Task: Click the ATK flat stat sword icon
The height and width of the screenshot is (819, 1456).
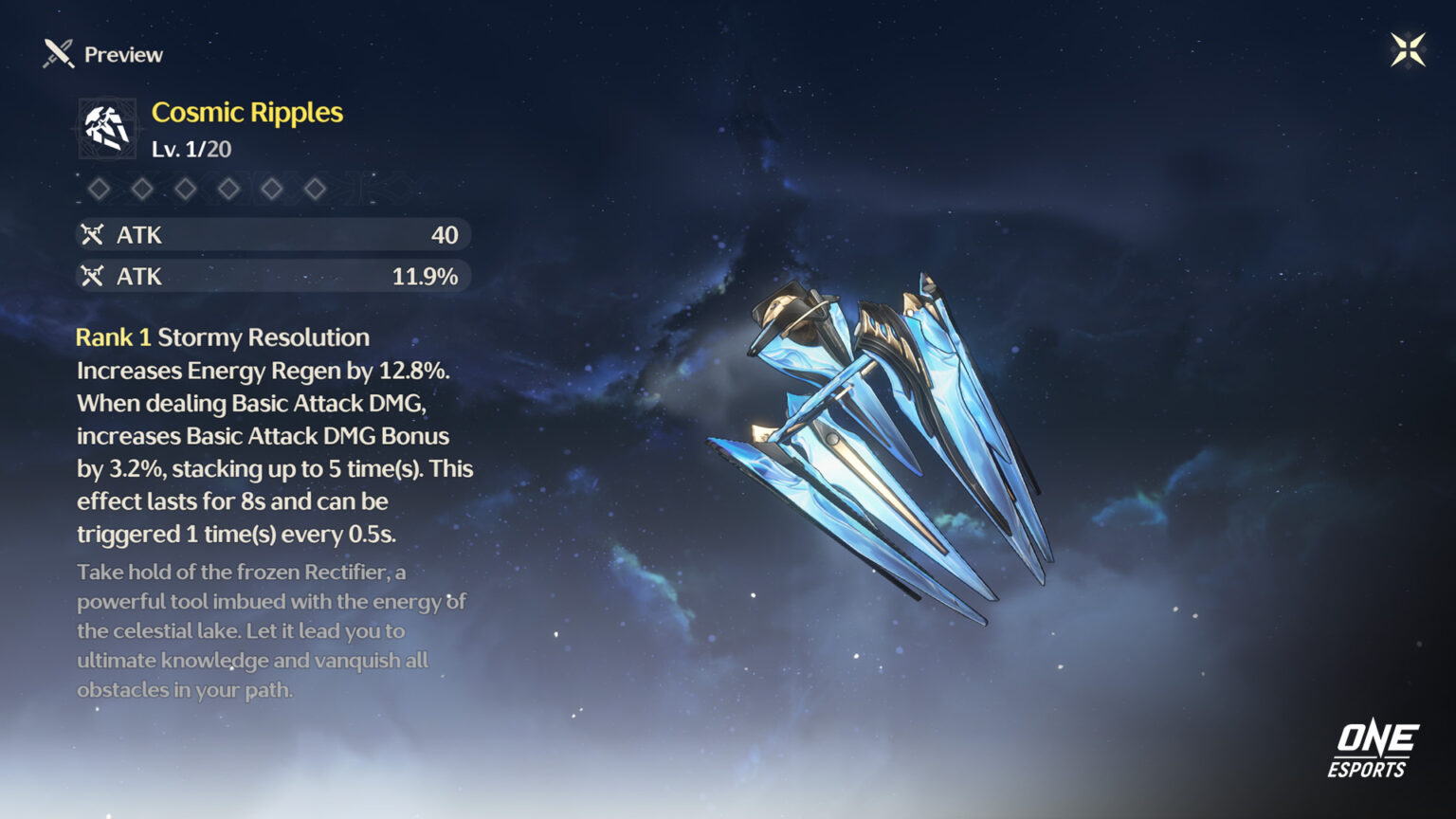Action: pyautogui.click(x=95, y=234)
